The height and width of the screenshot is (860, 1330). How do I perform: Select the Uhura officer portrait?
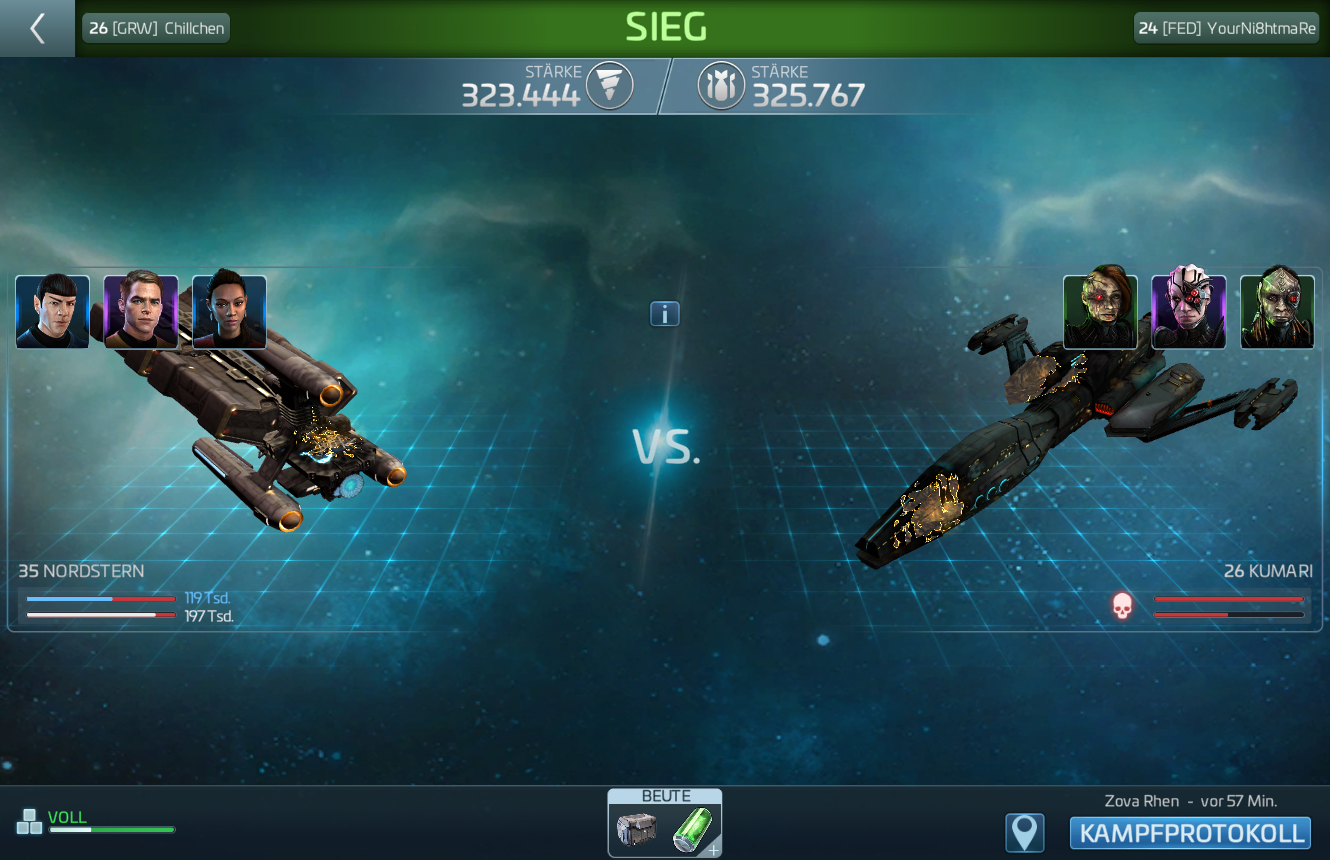click(229, 312)
